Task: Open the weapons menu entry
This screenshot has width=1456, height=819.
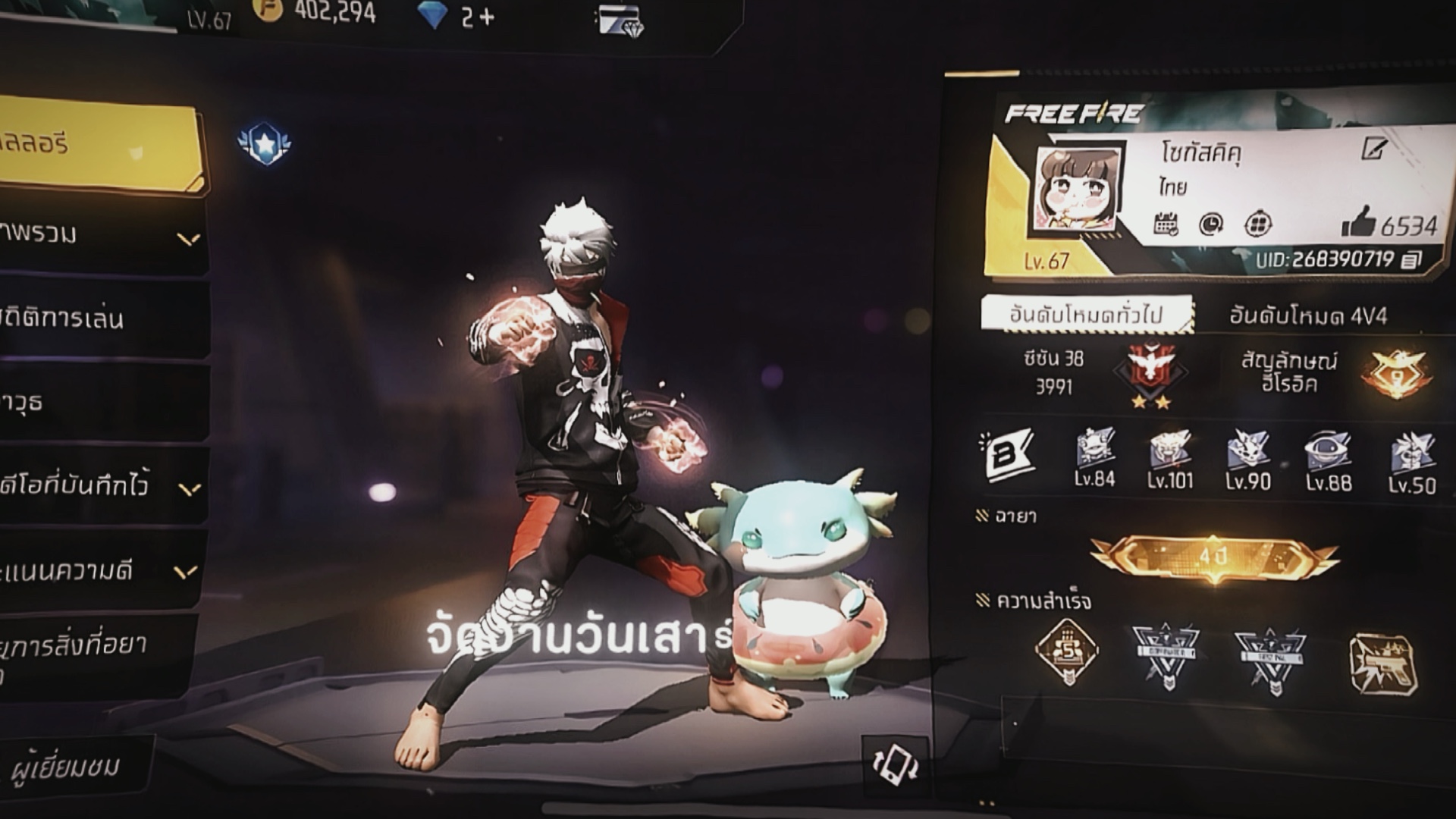Action: click(x=99, y=402)
